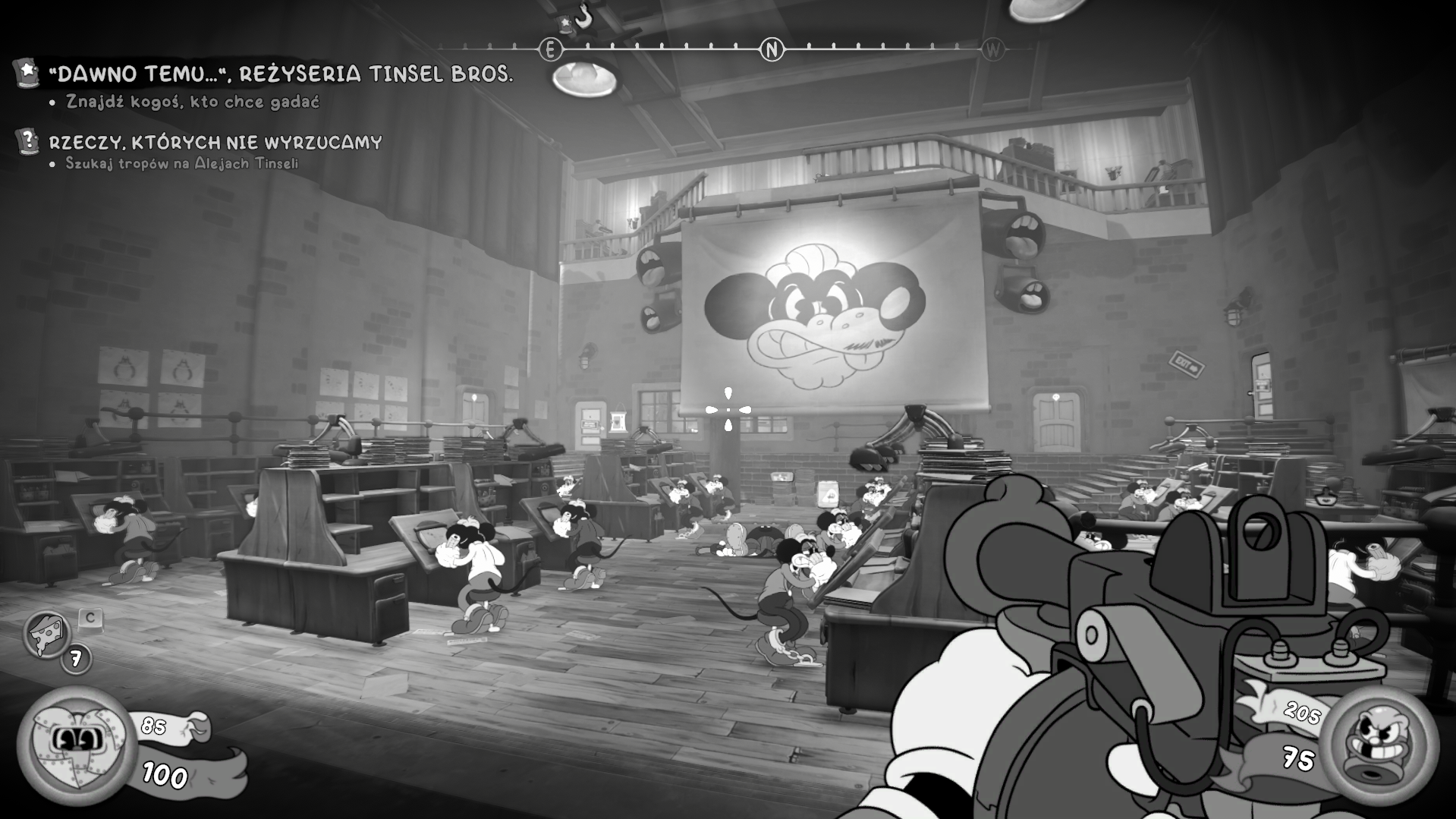Use the cheese wedge item icon
The height and width of the screenshot is (819, 1456).
(x=47, y=634)
